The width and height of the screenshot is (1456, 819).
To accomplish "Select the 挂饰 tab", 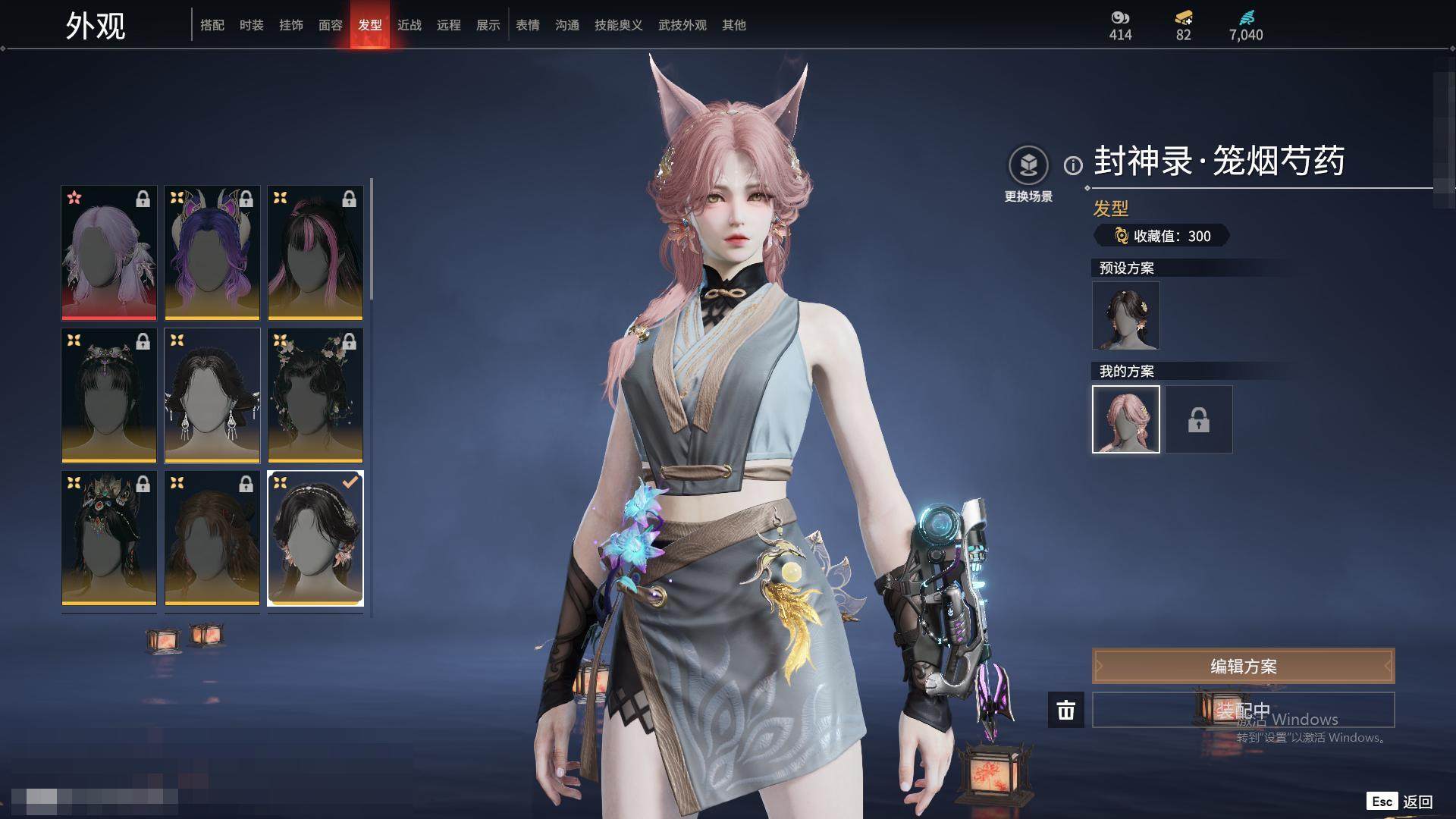I will coord(291,25).
